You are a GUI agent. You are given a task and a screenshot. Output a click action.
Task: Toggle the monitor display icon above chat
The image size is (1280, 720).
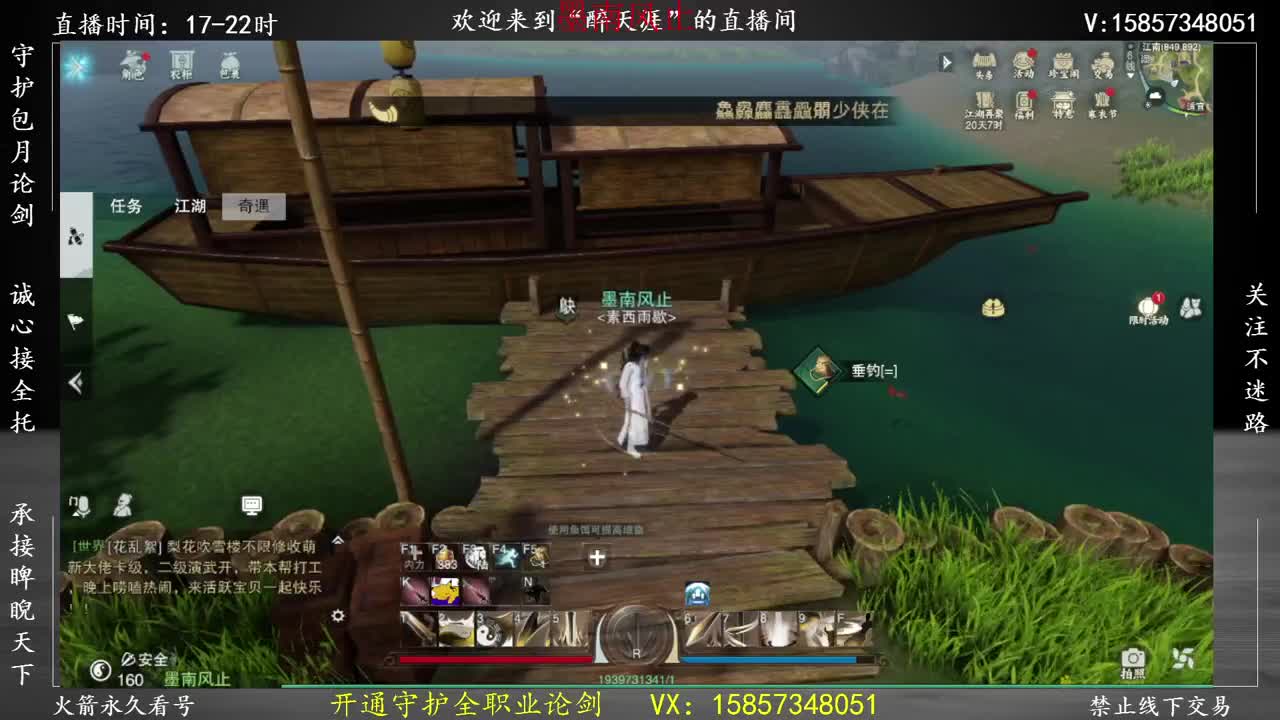tap(252, 505)
